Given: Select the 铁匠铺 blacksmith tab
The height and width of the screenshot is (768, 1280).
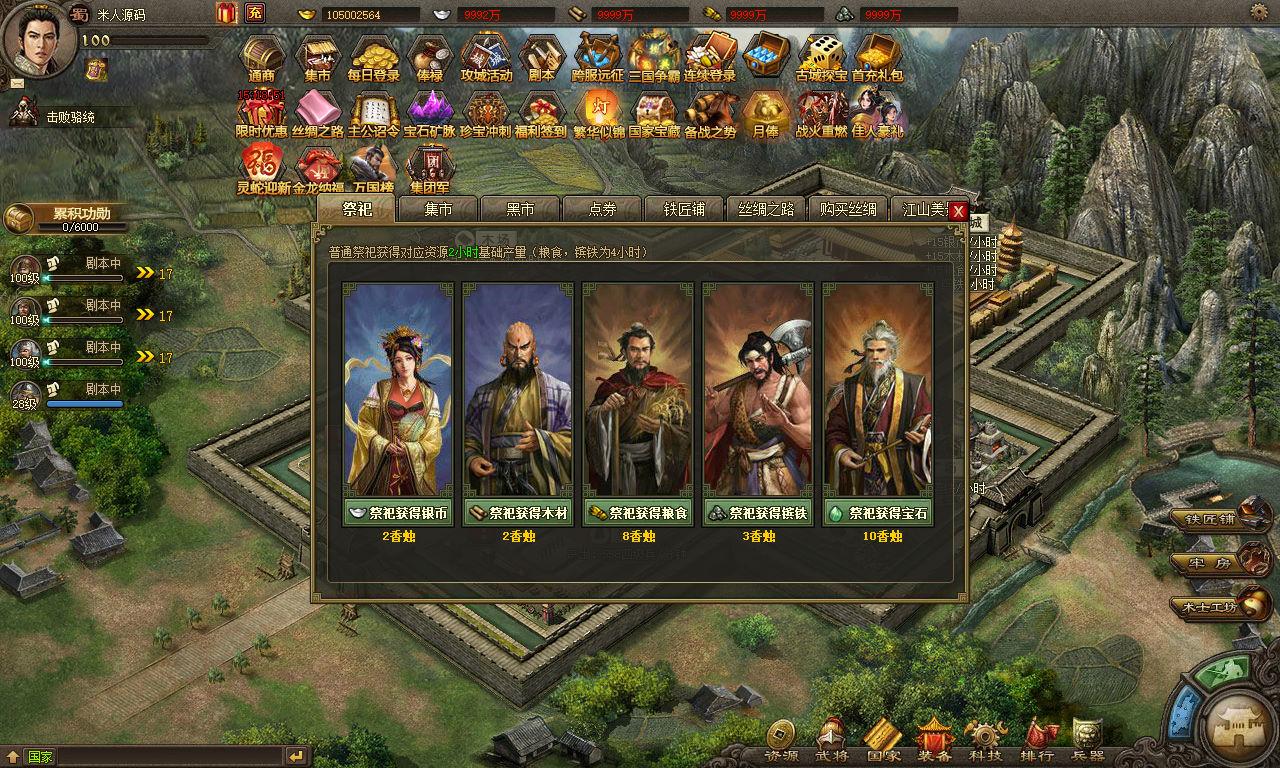Looking at the screenshot, I should click(684, 209).
